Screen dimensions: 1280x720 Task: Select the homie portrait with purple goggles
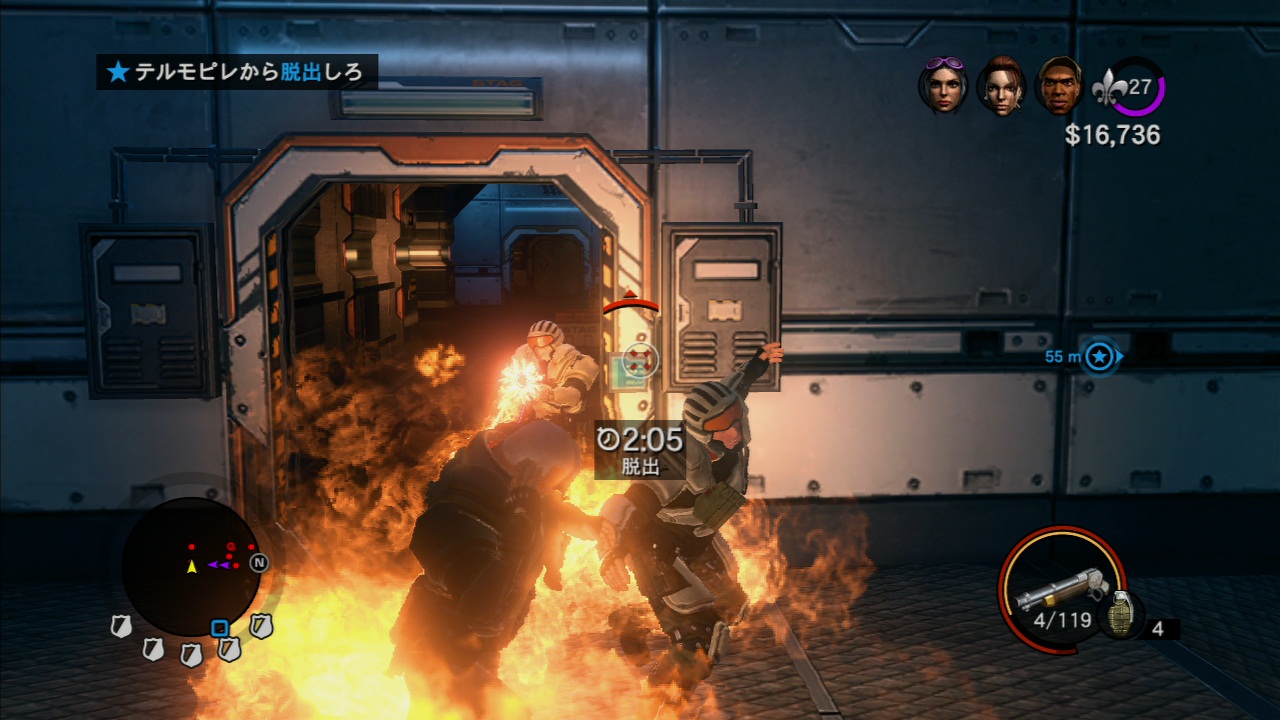[x=942, y=85]
